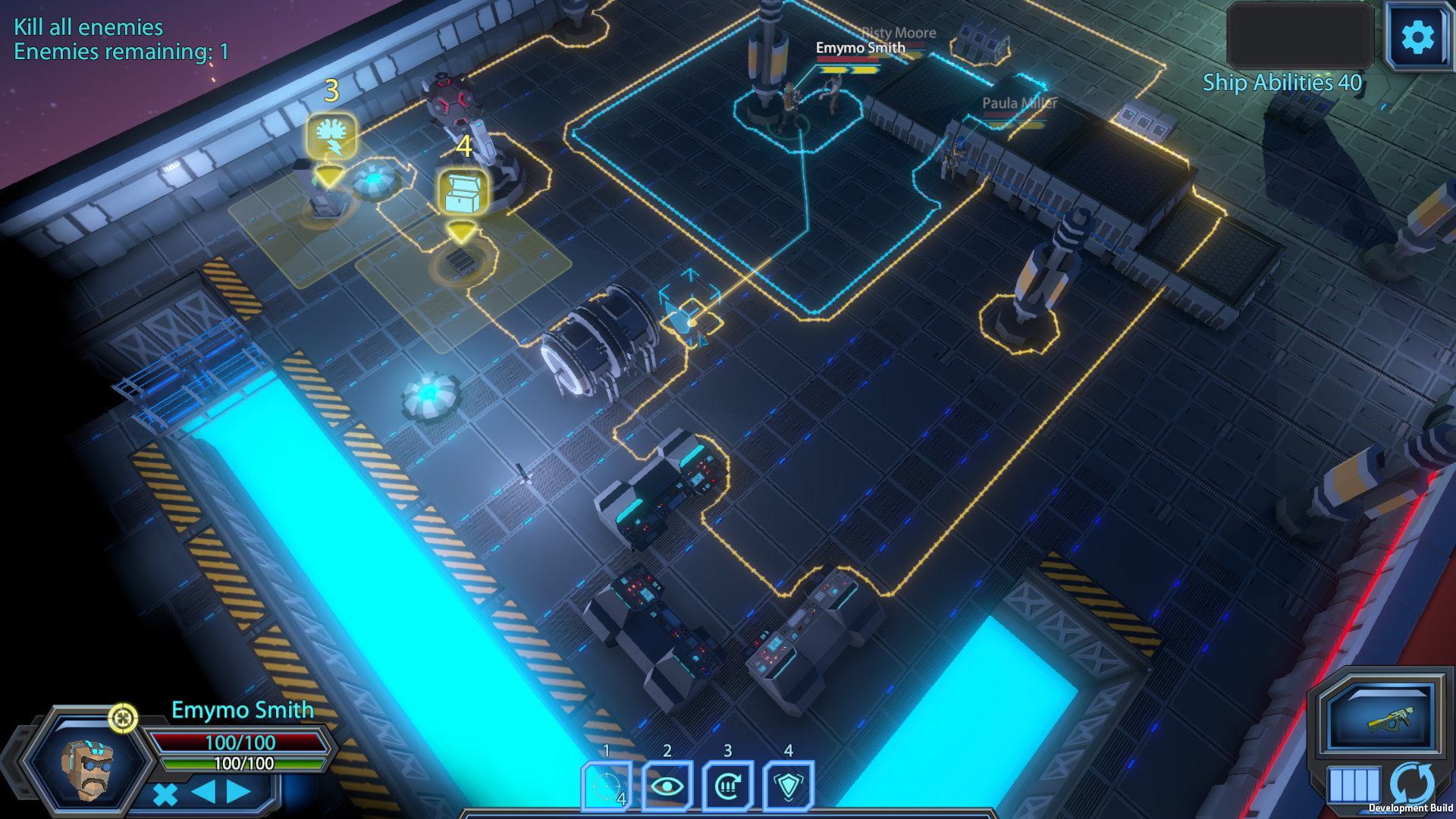Activate the shield defense ability in slot 4
The image size is (1456, 819).
pos(788,786)
